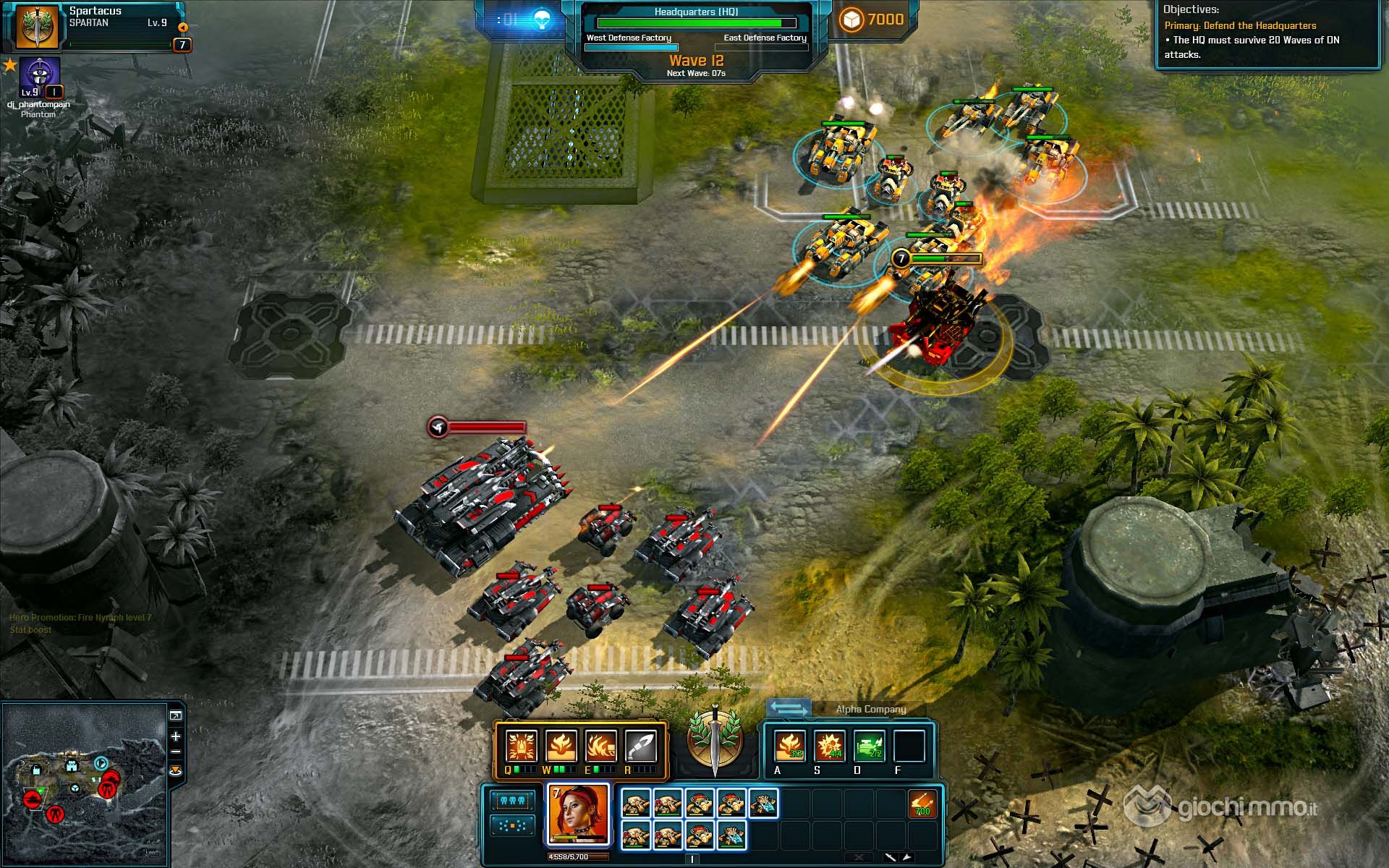Switch companies with the arrows tab
This screenshot has width=1389, height=868.
pyautogui.click(x=788, y=708)
